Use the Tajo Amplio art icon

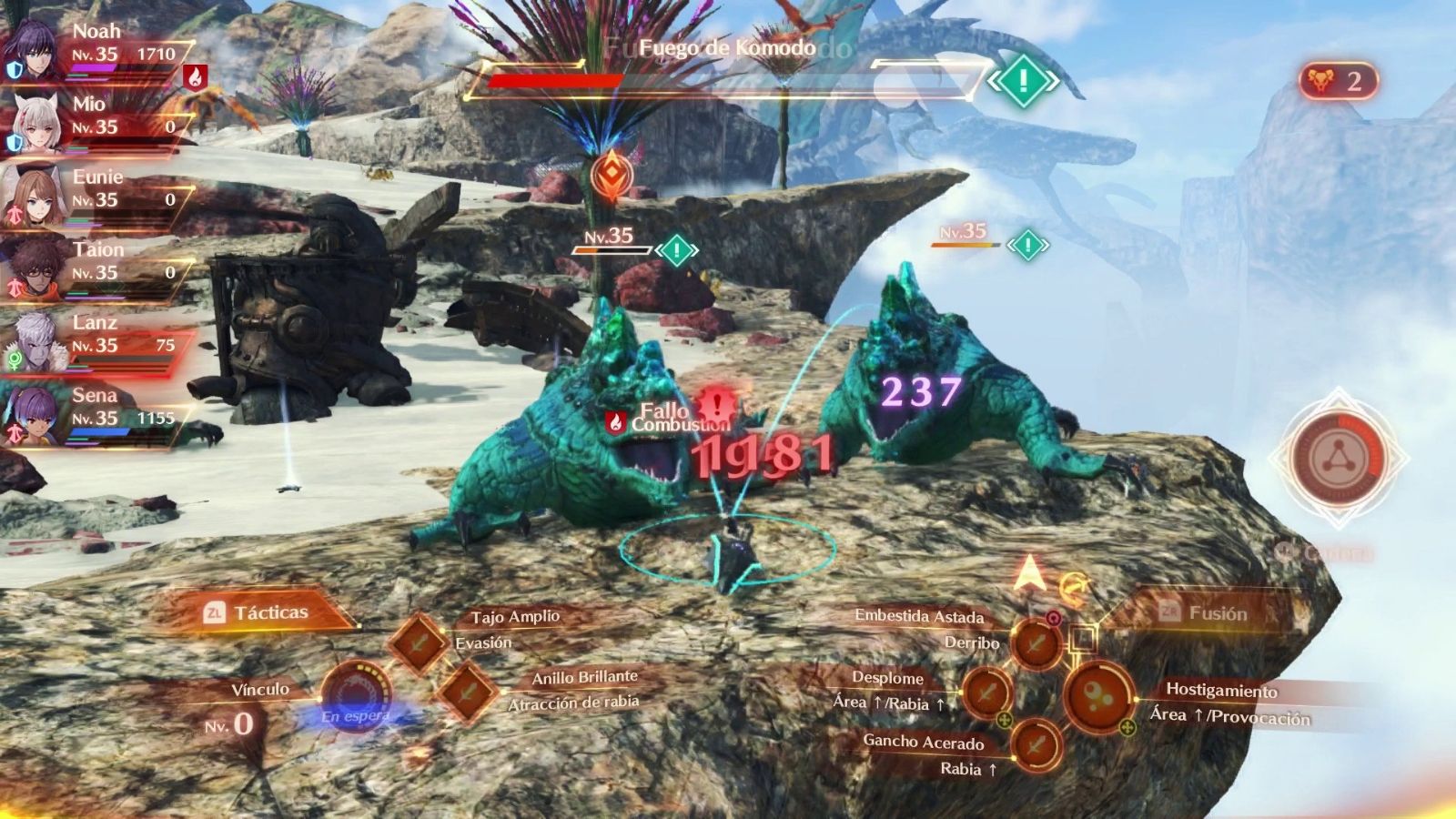[x=418, y=642]
